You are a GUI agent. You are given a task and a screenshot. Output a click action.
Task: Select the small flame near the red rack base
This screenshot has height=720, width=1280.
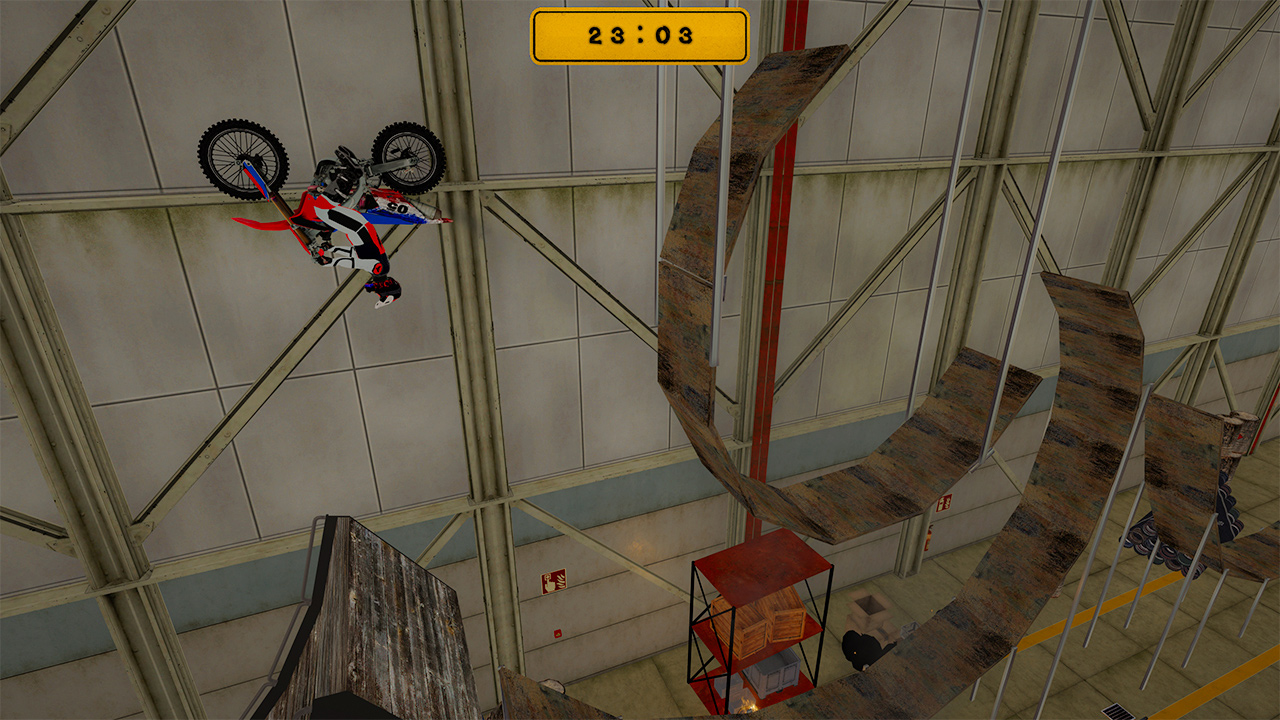(x=747, y=703)
